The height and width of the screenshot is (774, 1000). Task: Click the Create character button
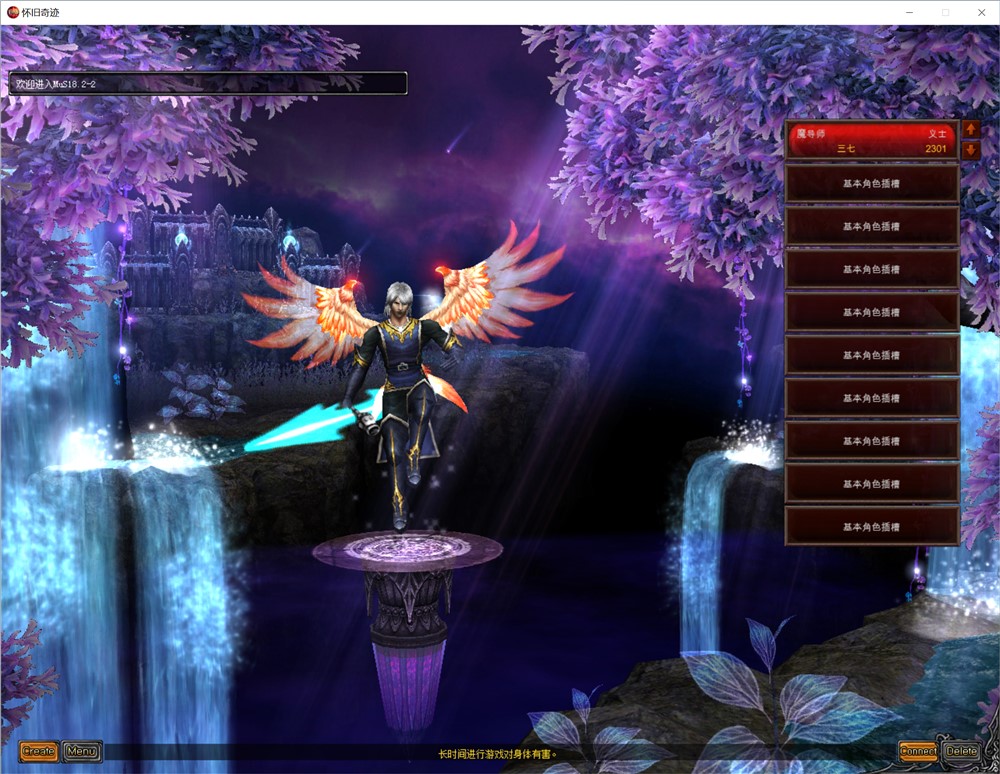click(38, 751)
